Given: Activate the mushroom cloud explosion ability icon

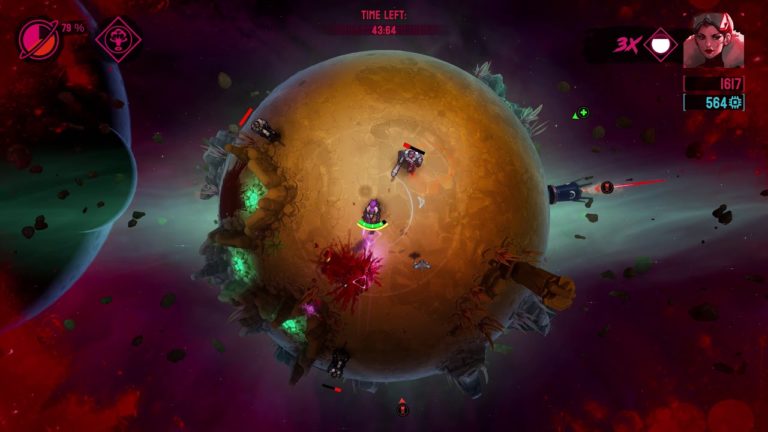Looking at the screenshot, I should tap(118, 40).
